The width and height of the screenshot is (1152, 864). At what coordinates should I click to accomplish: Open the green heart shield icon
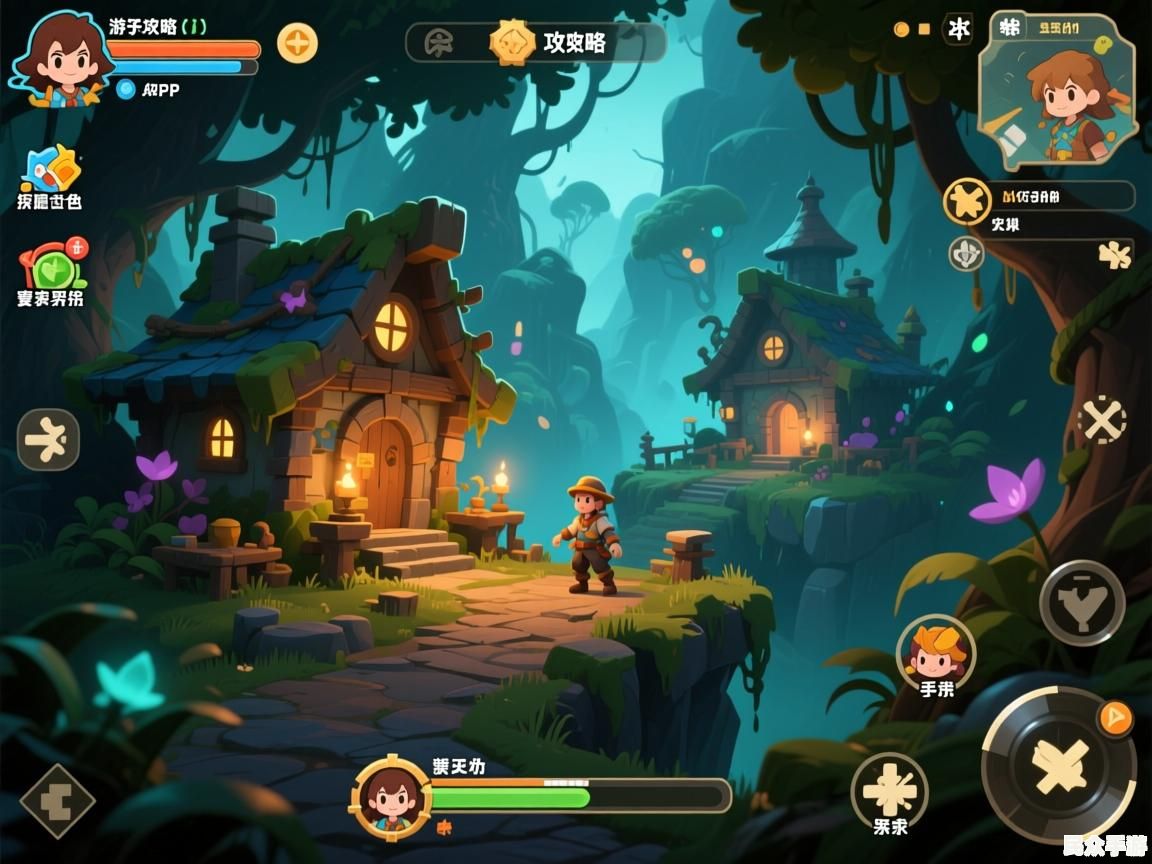[x=52, y=267]
